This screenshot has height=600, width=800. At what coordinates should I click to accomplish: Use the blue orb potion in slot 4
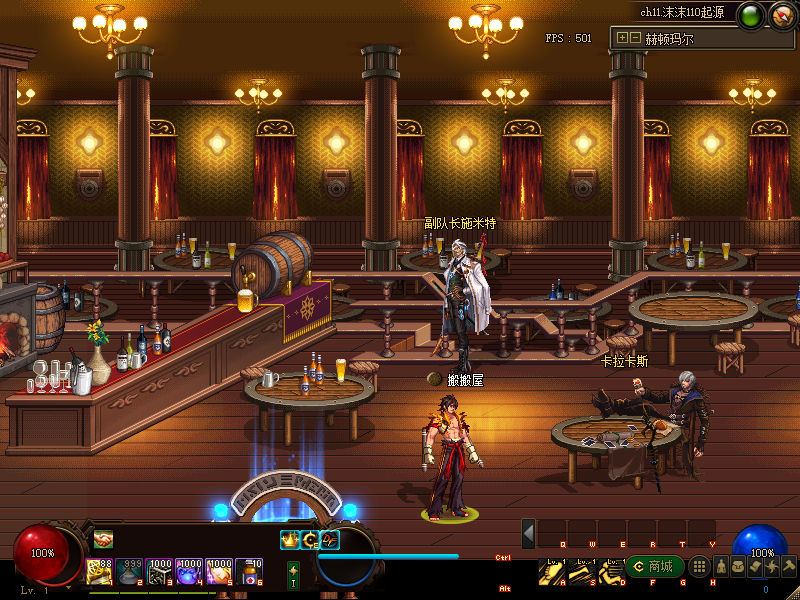pyautogui.click(x=190, y=570)
